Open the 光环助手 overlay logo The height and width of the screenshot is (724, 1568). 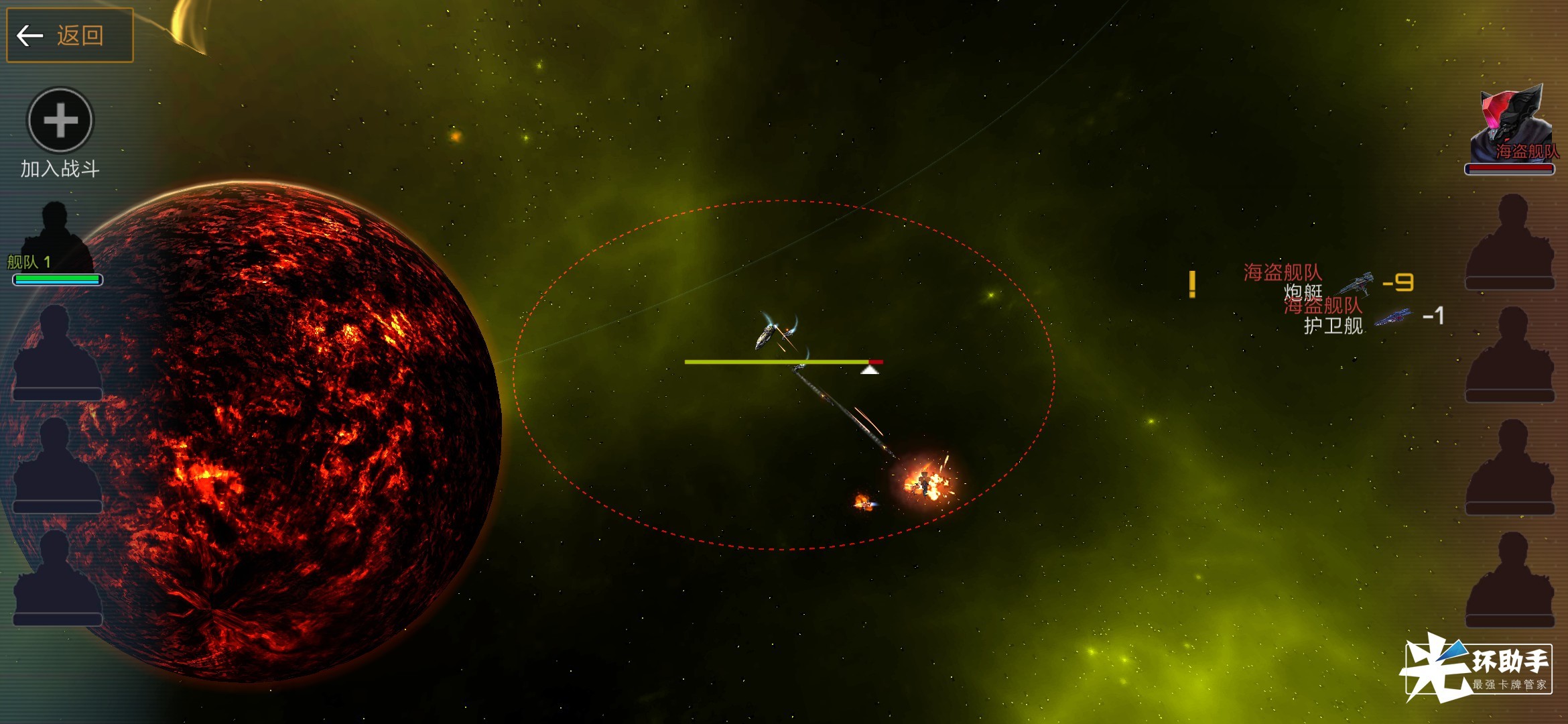pyautogui.click(x=1478, y=668)
